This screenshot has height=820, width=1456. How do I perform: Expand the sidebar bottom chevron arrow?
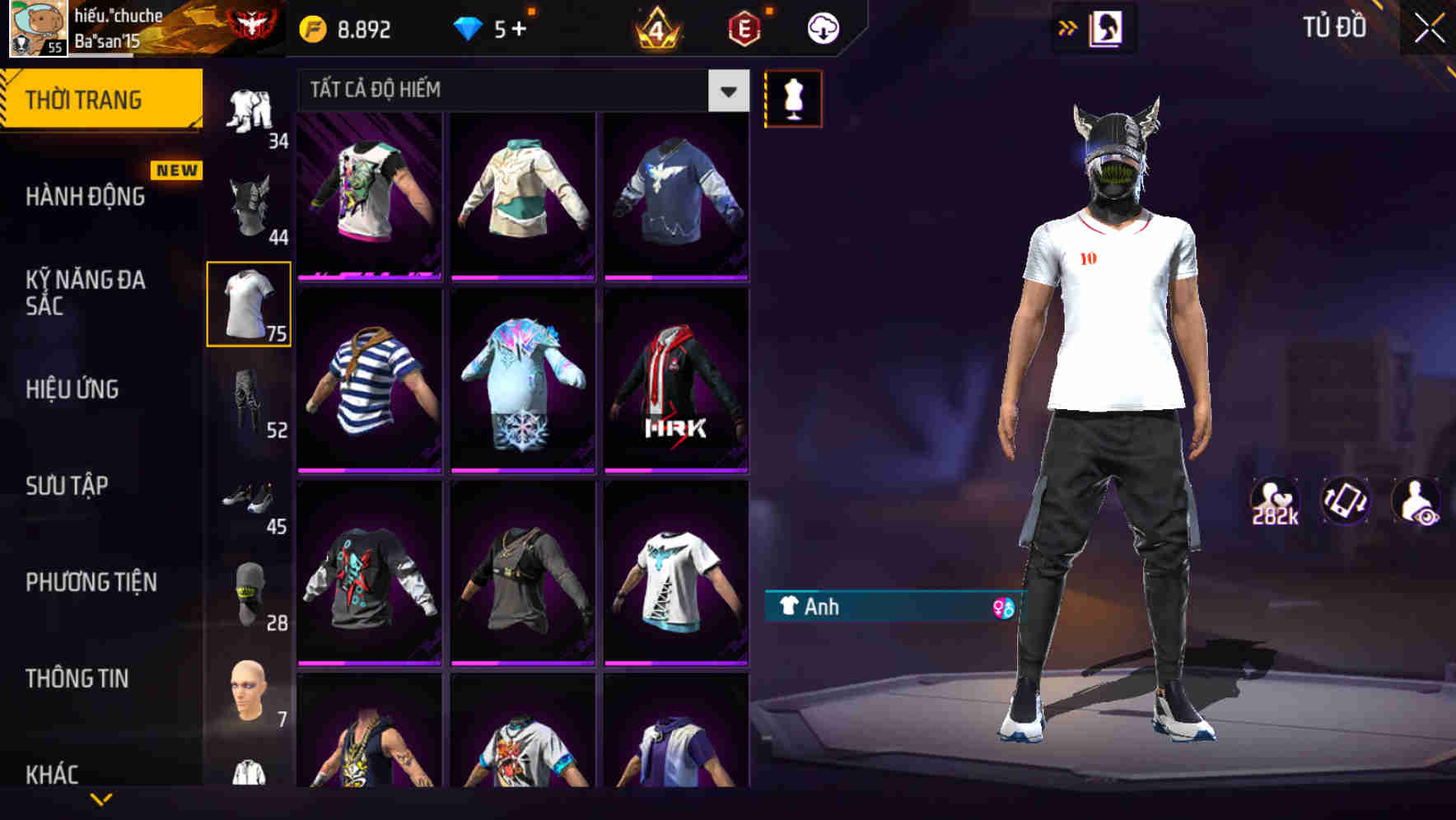tap(101, 800)
